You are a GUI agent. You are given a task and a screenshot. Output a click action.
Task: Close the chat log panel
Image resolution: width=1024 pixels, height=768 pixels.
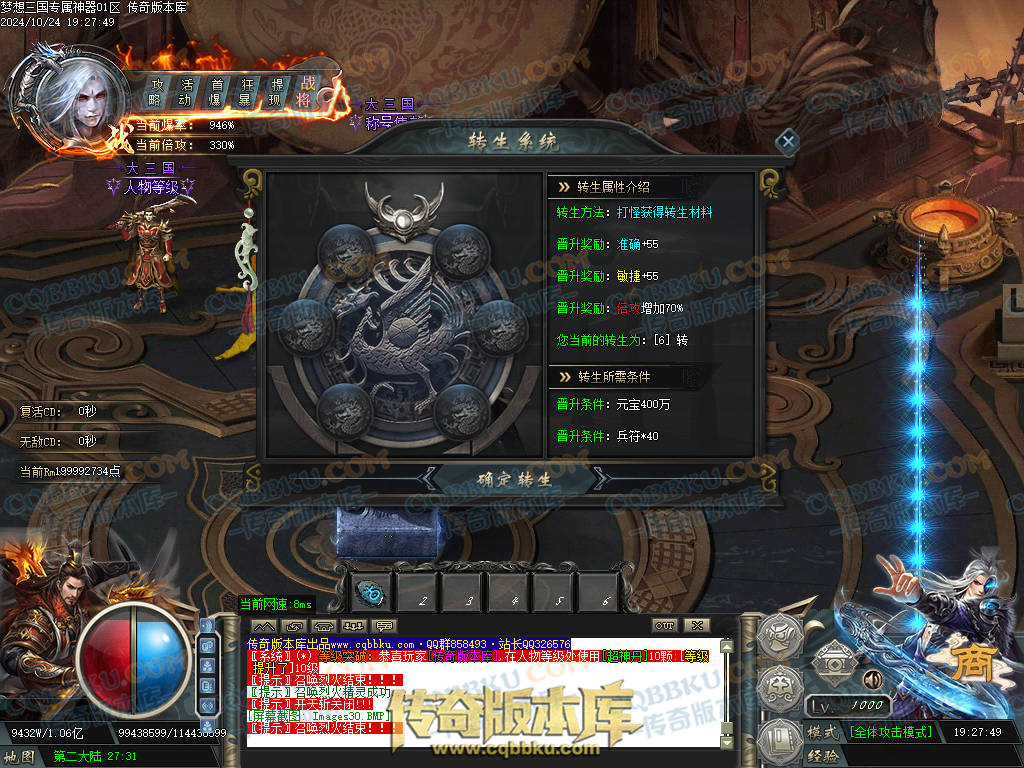697,626
